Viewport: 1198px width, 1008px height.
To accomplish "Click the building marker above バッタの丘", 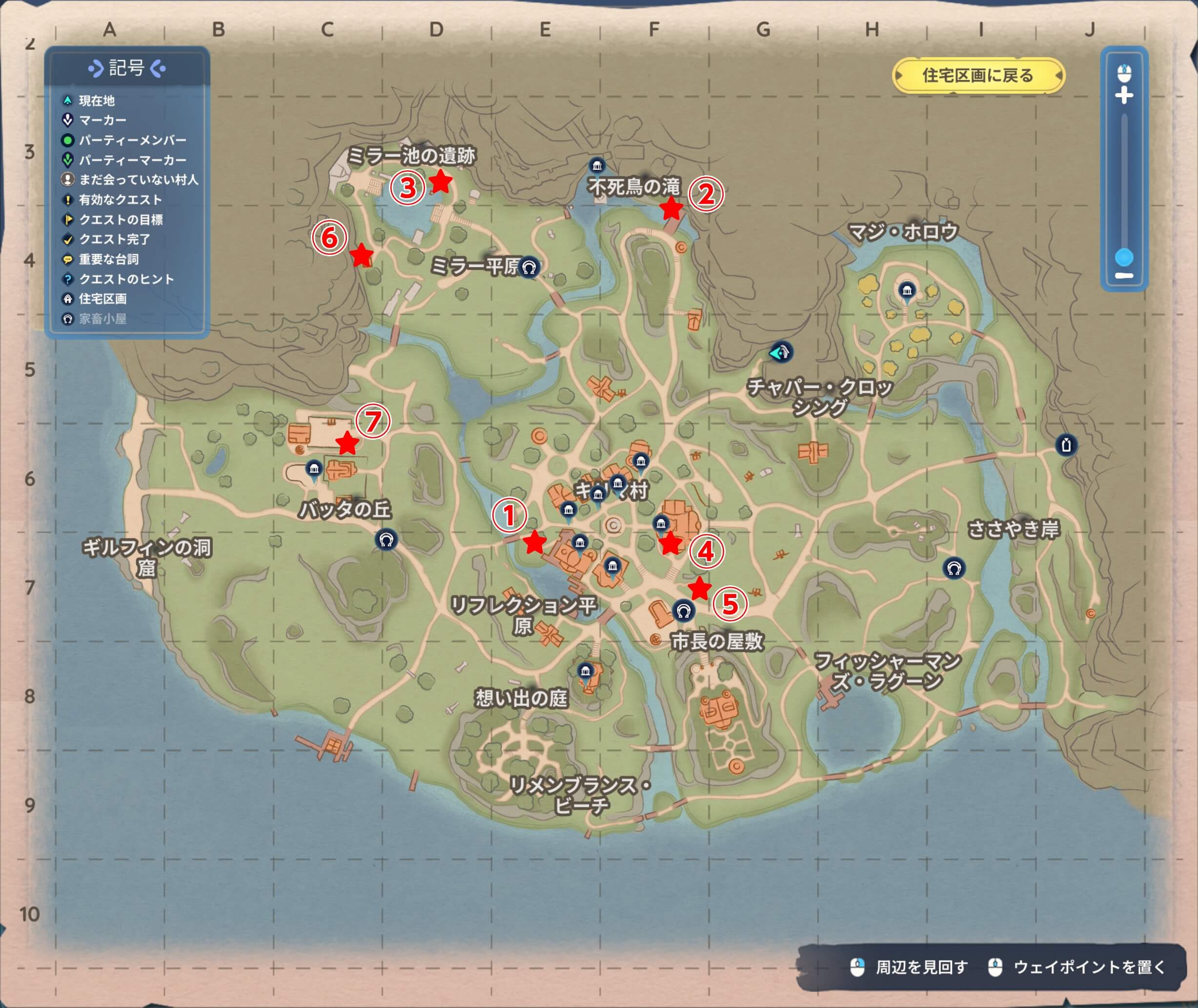I will (314, 470).
